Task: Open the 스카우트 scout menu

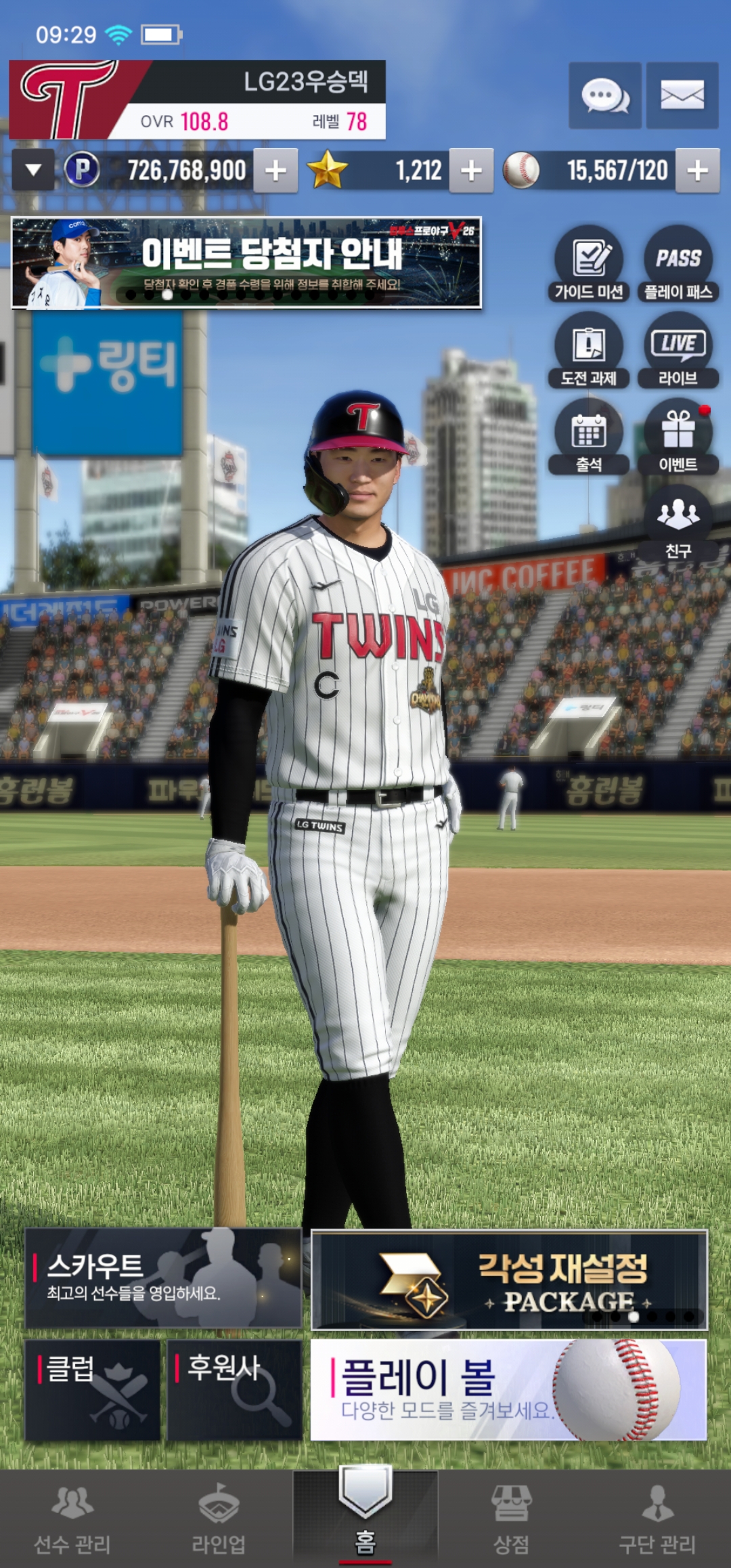Action: (x=163, y=1278)
